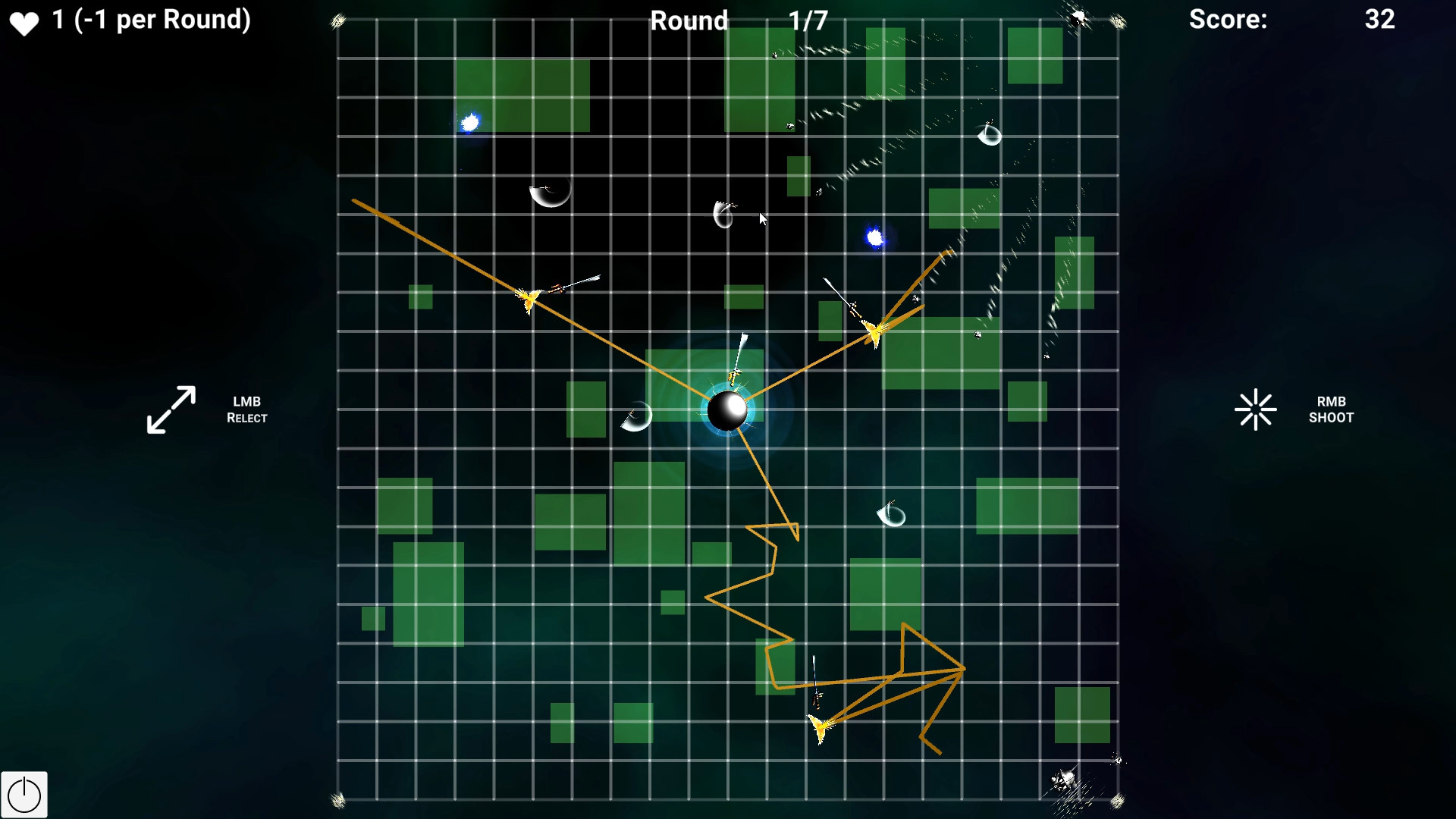Viewport: 1456px width, 819px height.
Task: Click the blue star right of grid center
Action: click(x=875, y=239)
